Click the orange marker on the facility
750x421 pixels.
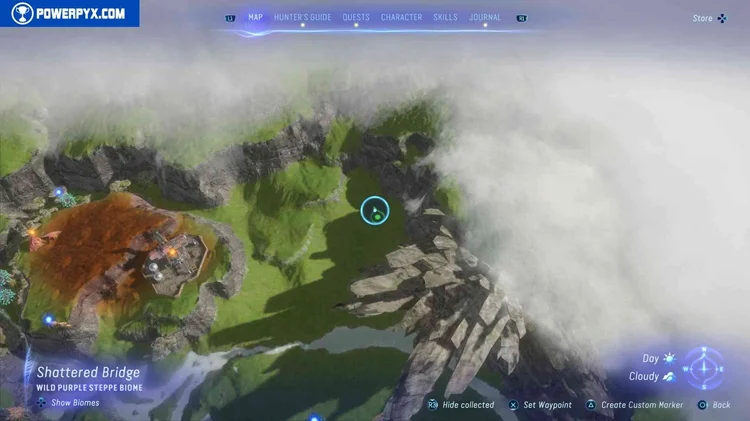172,252
